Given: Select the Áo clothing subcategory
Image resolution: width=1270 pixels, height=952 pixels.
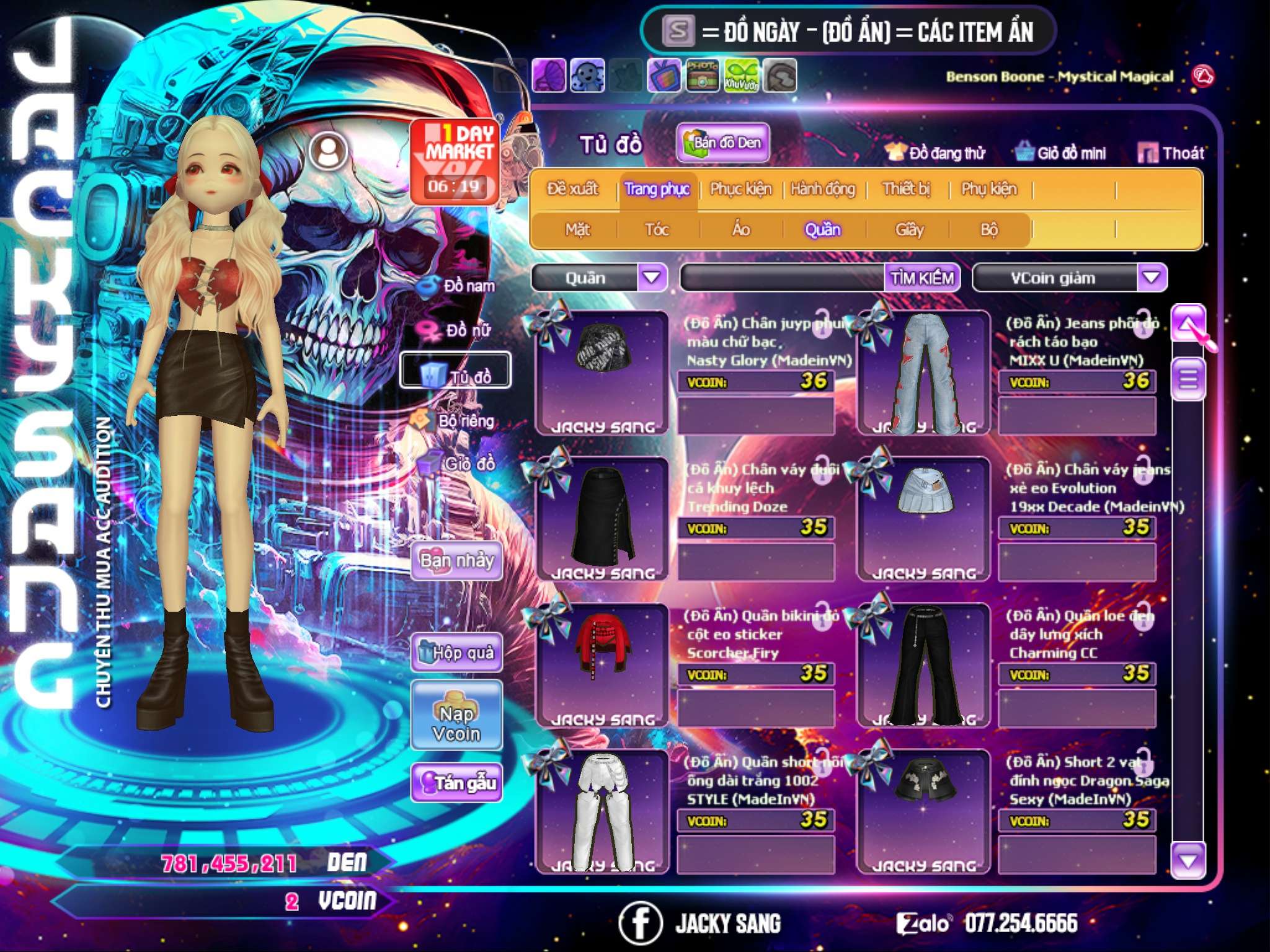Looking at the screenshot, I should 741,230.
